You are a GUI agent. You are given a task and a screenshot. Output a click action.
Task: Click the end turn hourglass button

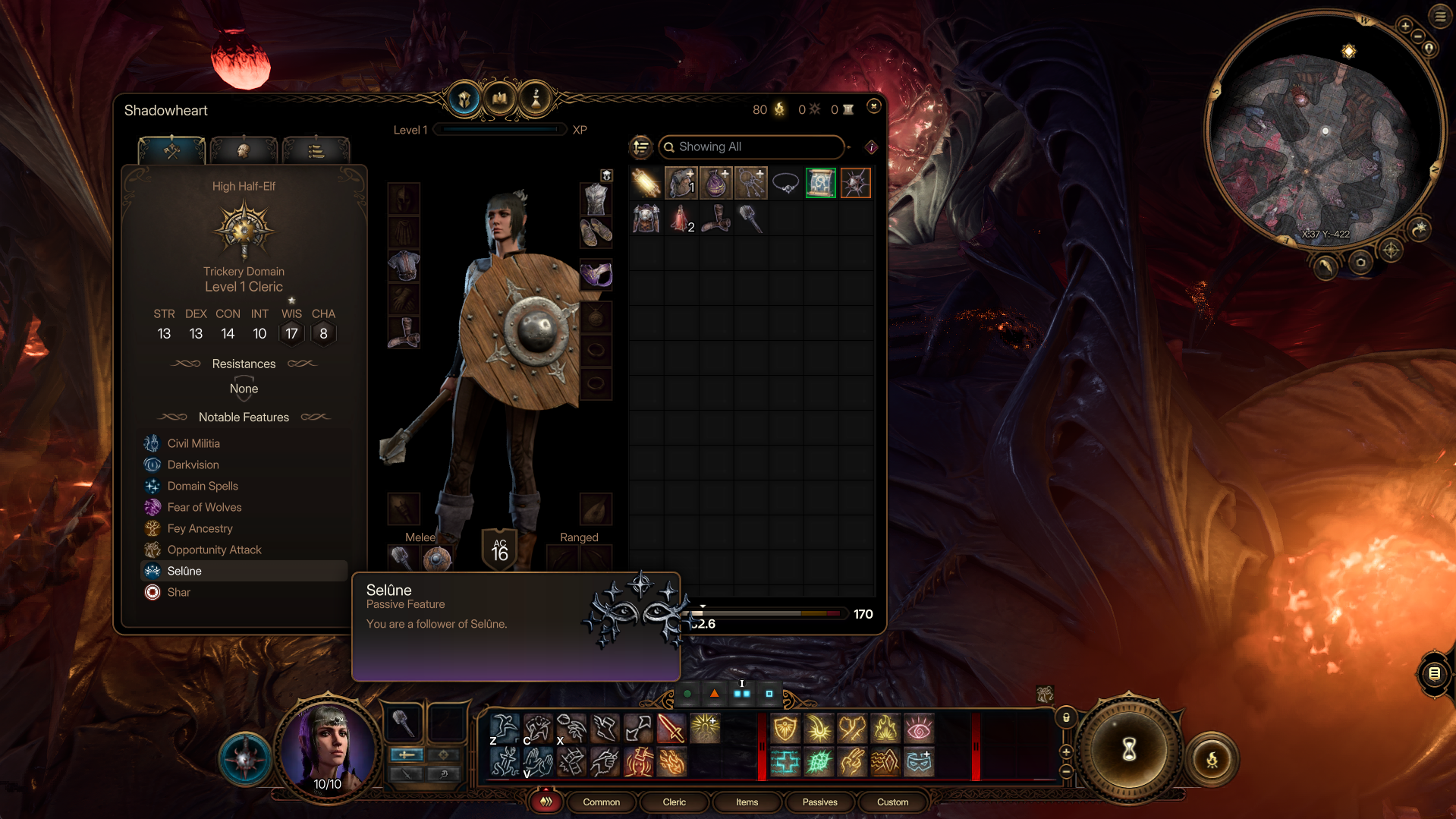(1129, 750)
